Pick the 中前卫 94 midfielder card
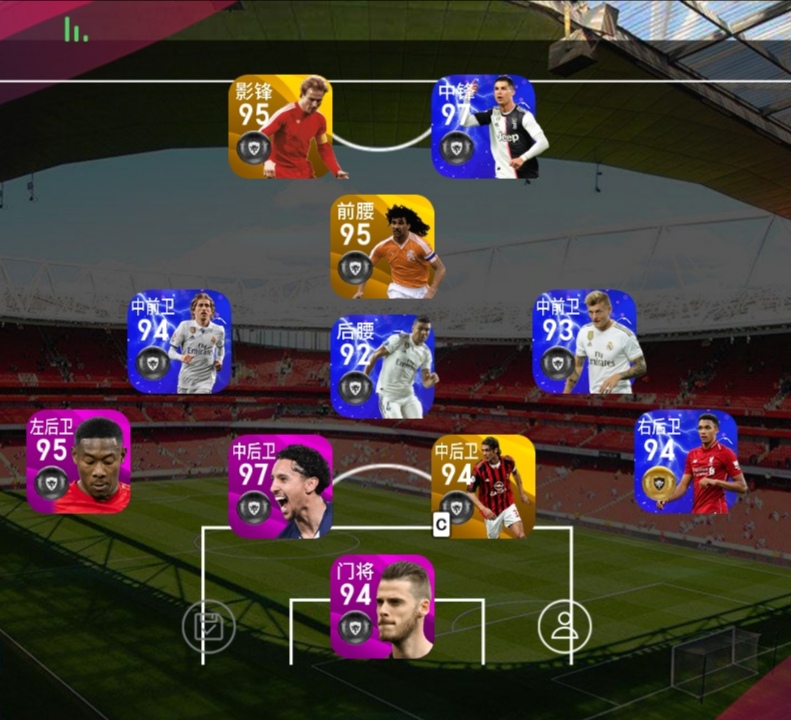Viewport: 791px width, 720px height. pos(180,341)
